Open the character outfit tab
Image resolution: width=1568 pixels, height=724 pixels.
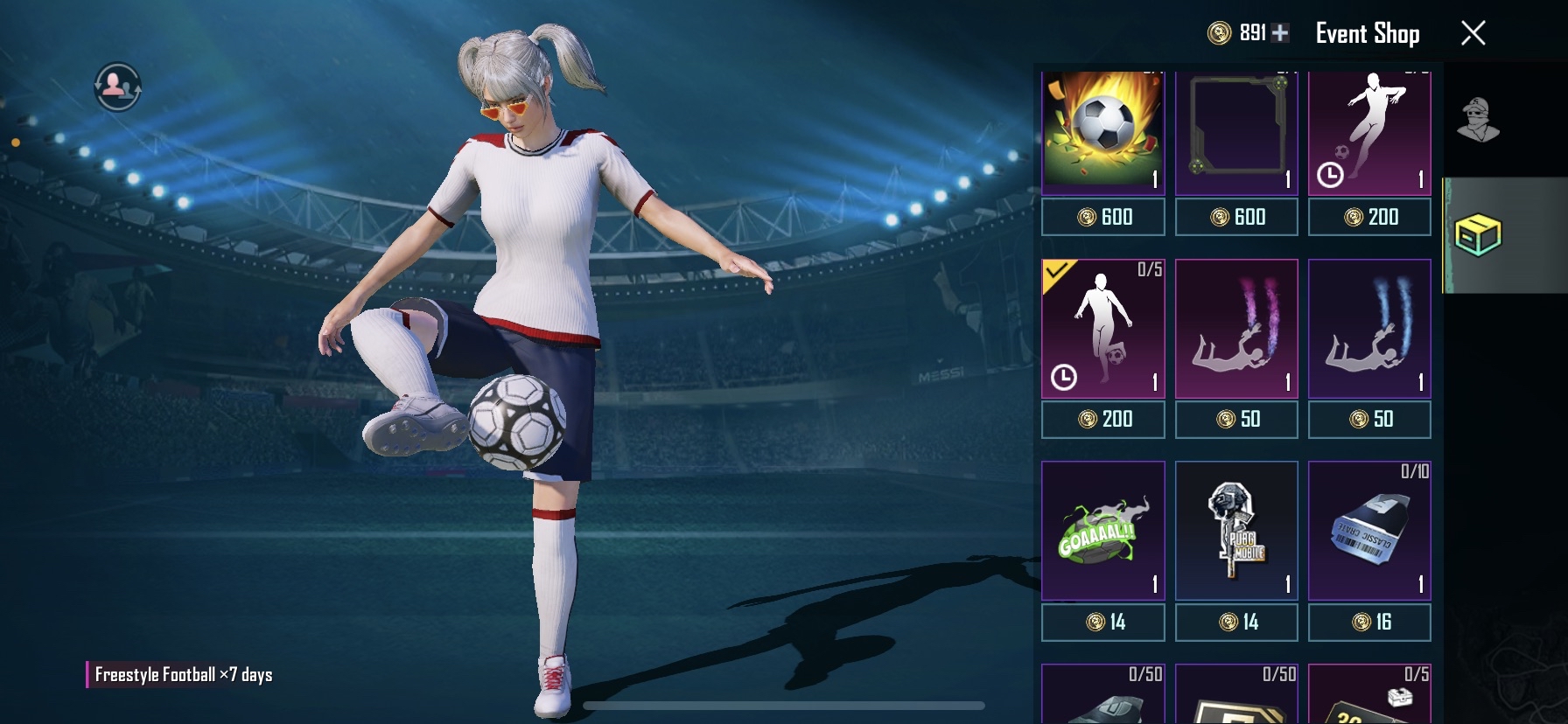pyautogui.click(x=1478, y=120)
